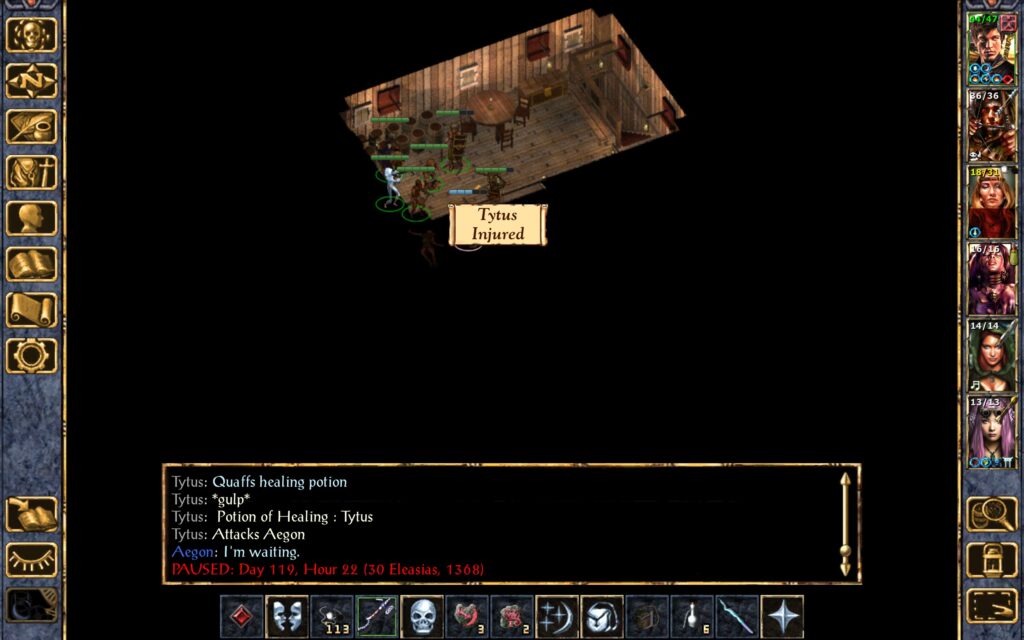Click the four-pointed star action button

(x=782, y=617)
